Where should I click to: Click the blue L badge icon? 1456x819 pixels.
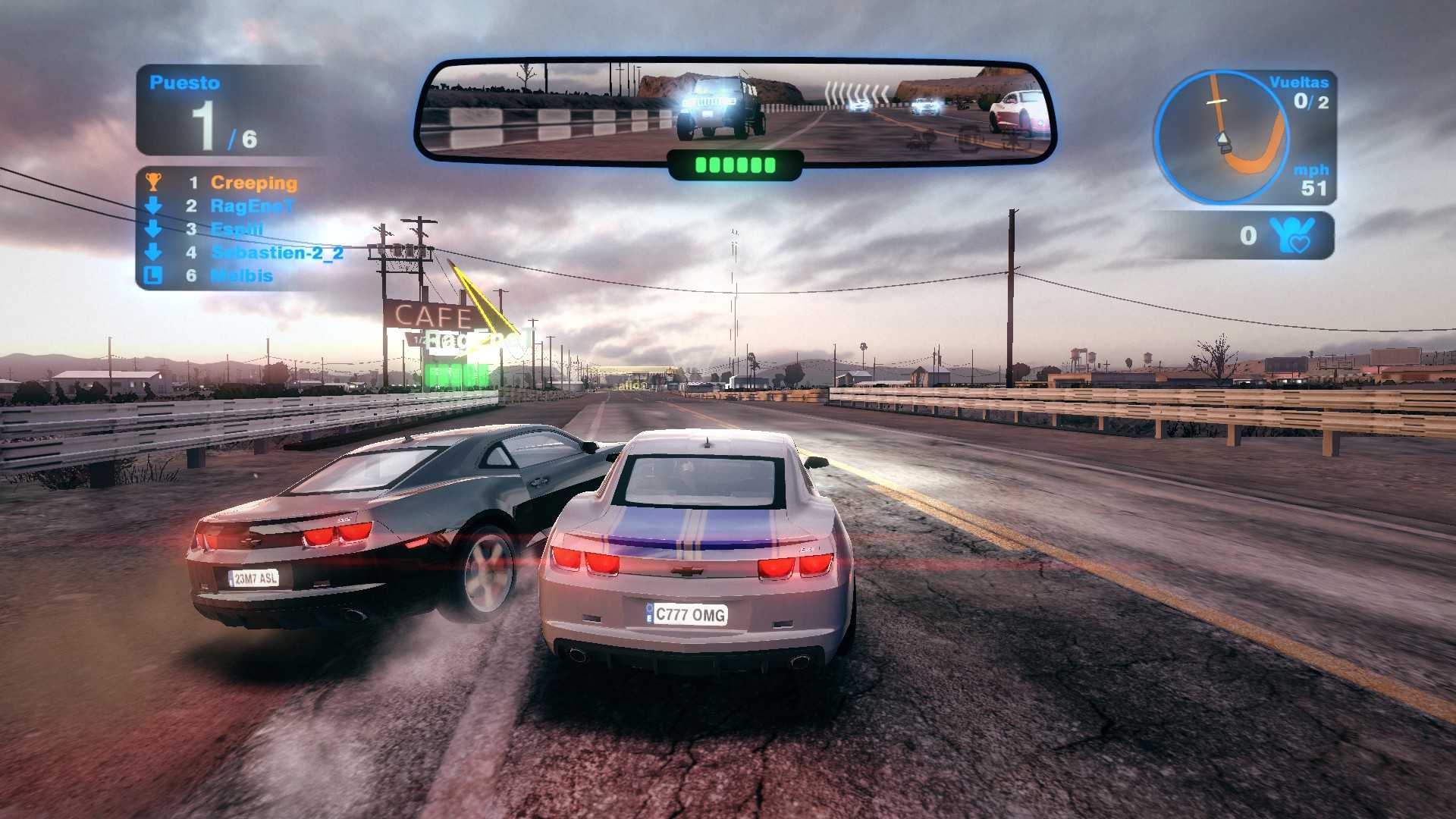point(153,275)
